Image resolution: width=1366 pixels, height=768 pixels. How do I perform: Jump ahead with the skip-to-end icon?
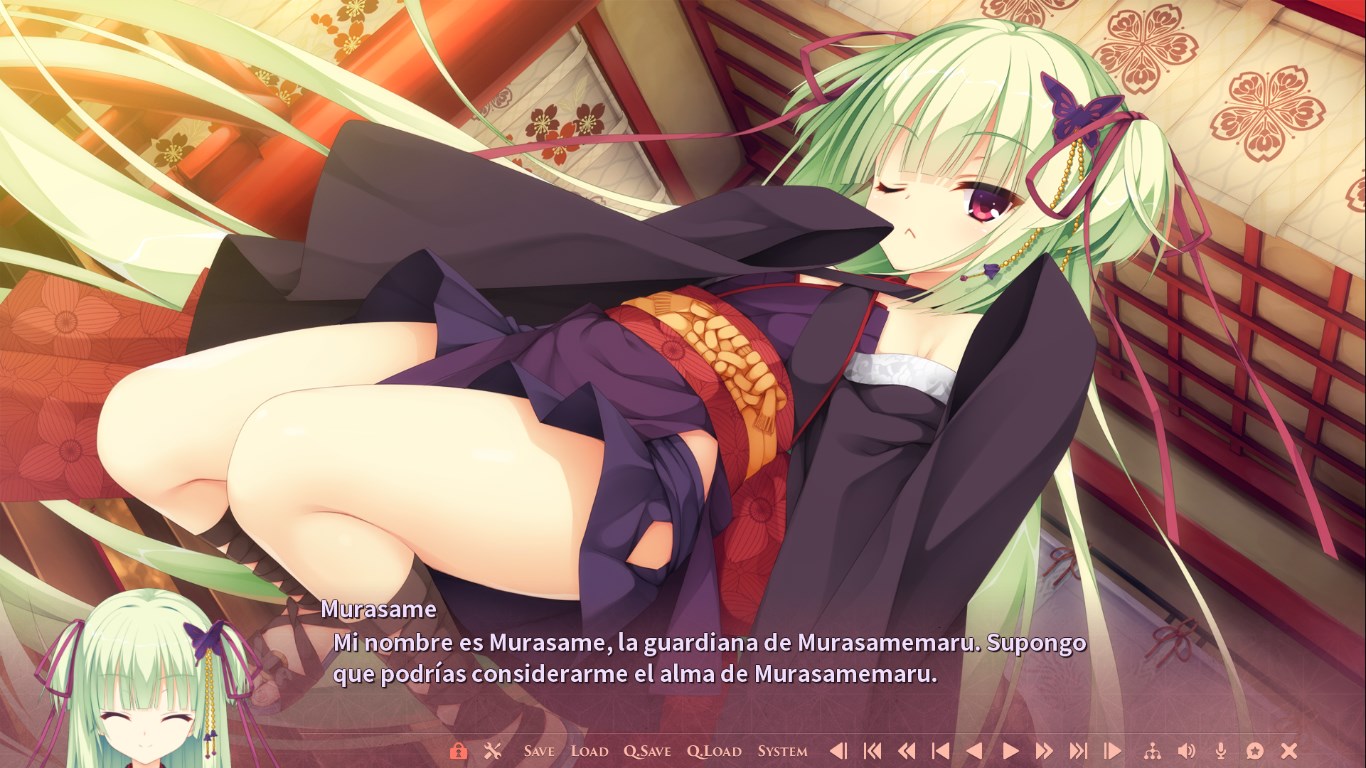(1078, 751)
